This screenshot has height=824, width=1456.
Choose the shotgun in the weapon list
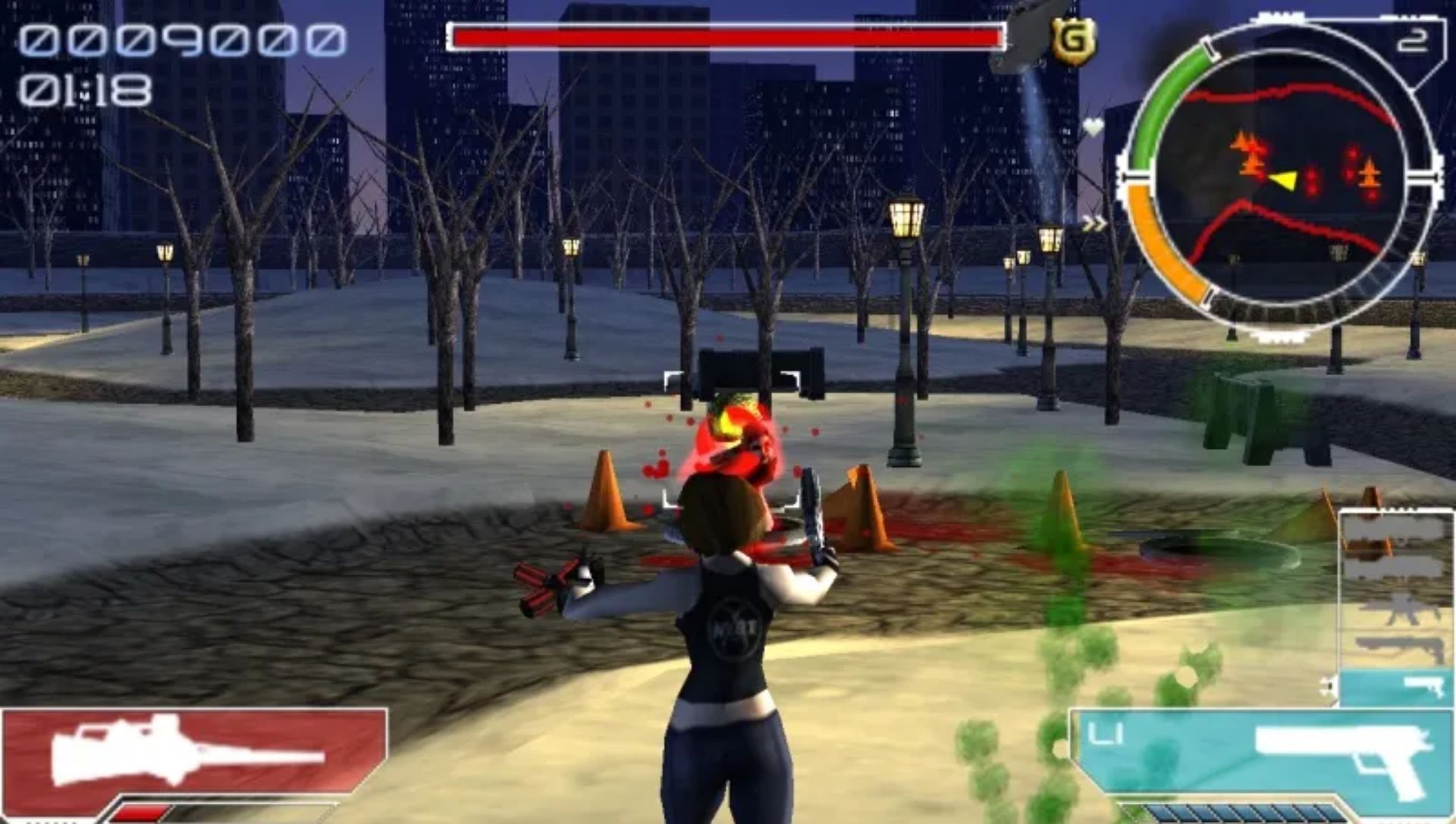[x=1398, y=647]
